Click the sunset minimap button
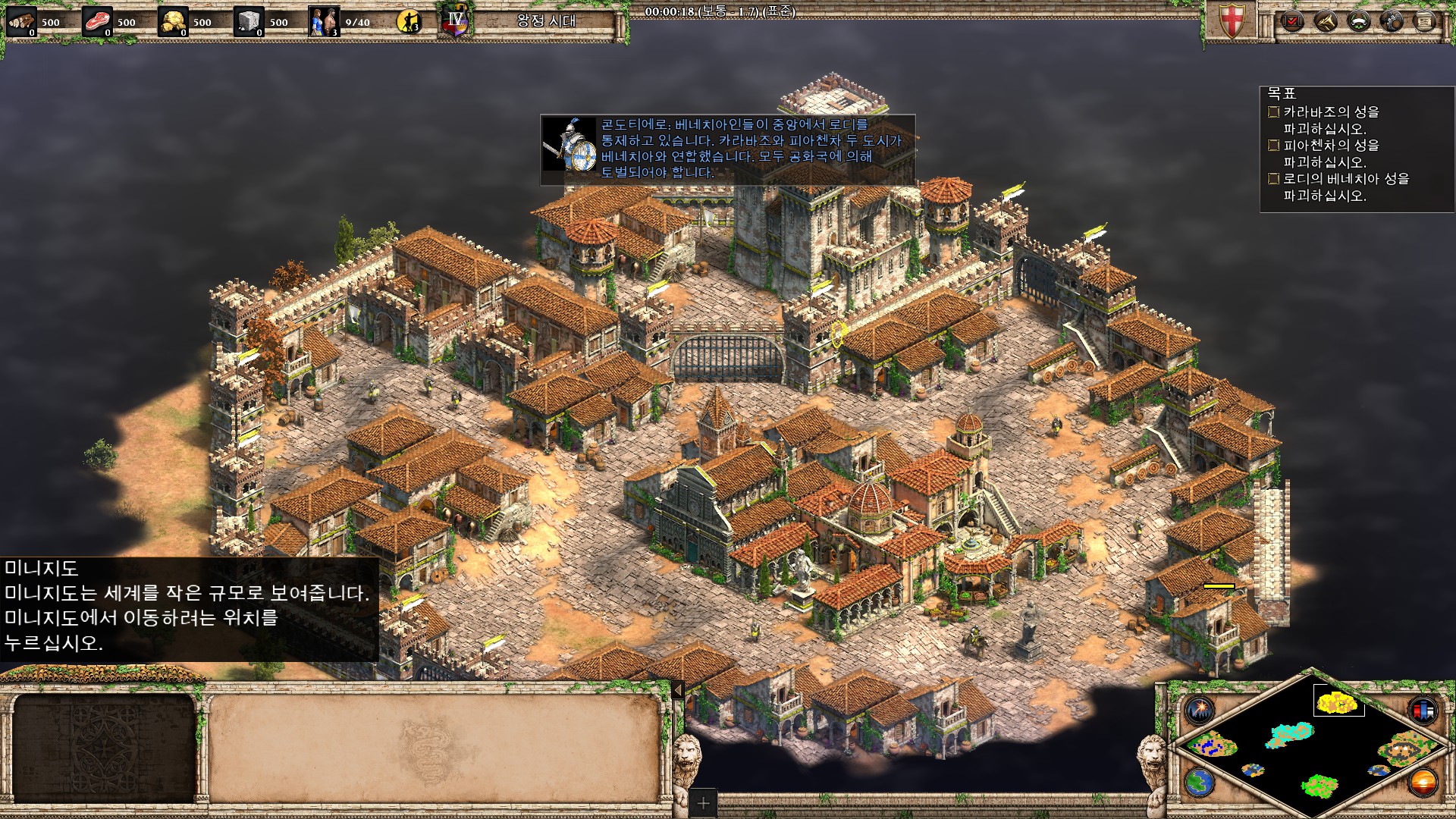1456x819 pixels. point(1423,782)
